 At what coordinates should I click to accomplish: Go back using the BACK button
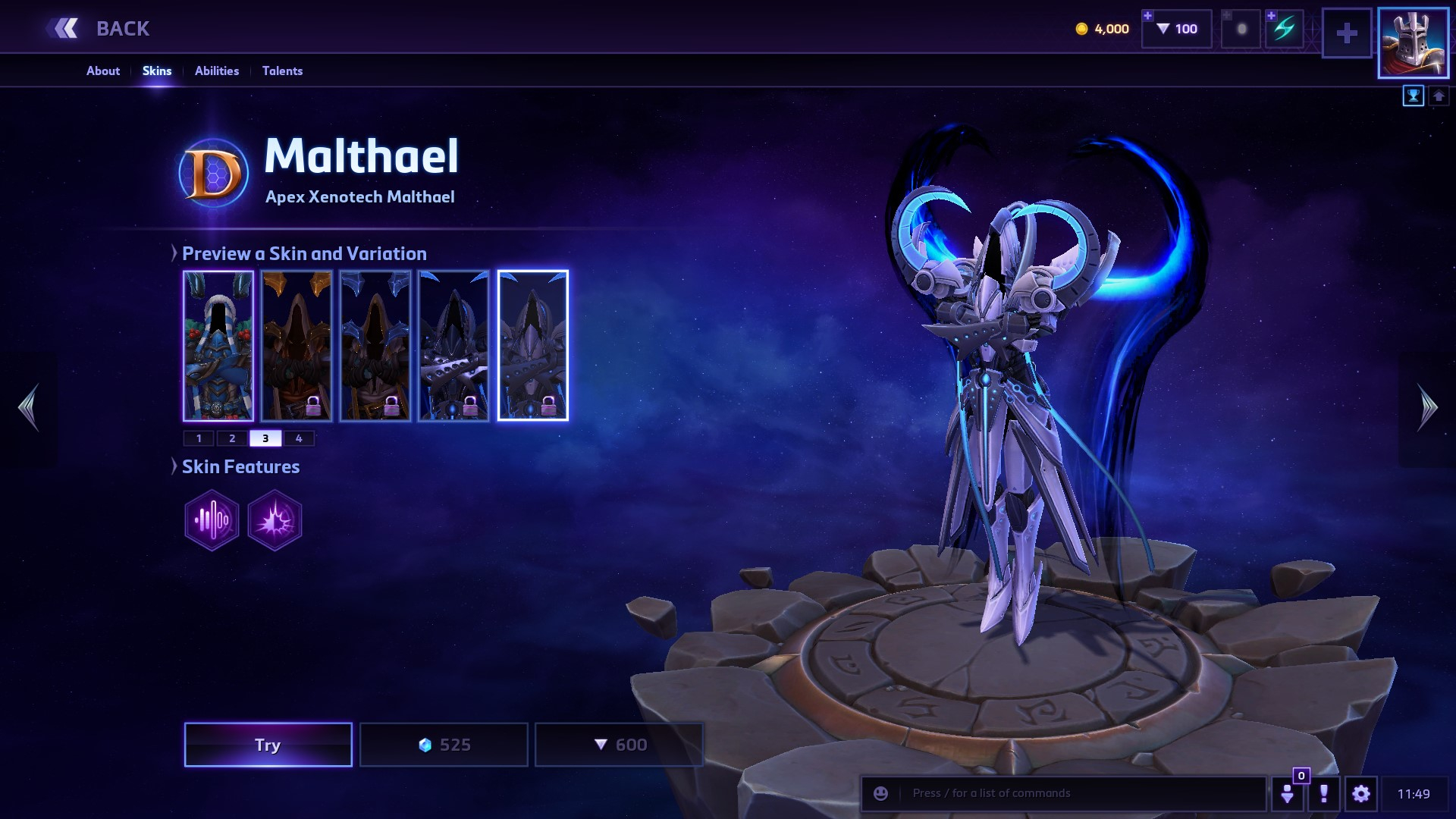[x=99, y=29]
